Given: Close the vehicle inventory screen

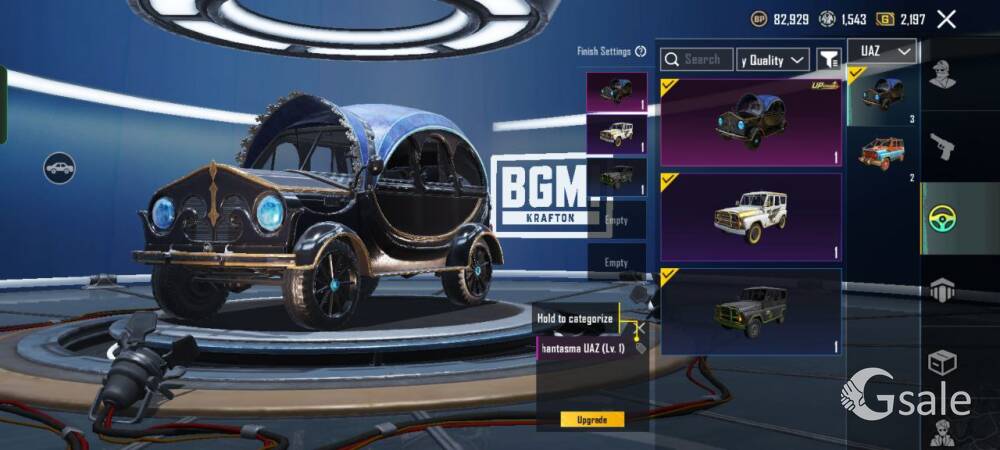Looking at the screenshot, I should coord(946,19).
